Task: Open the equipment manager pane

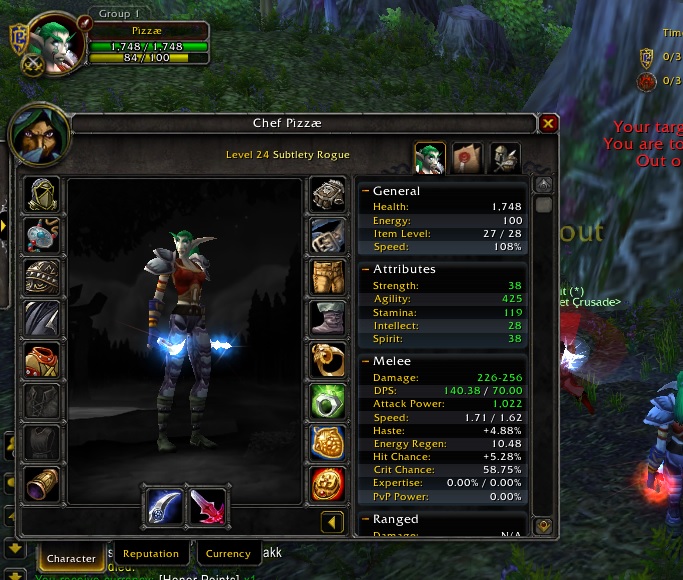Action: click(x=504, y=158)
